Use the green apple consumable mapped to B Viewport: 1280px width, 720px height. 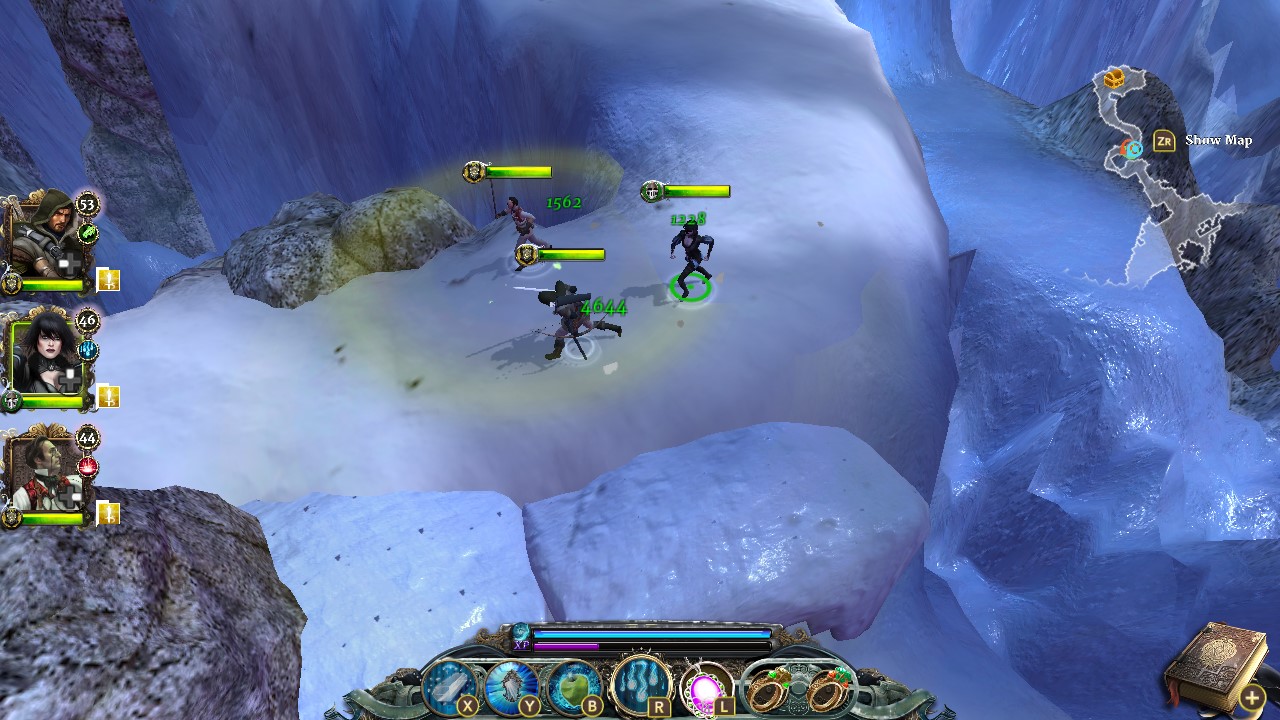575,685
